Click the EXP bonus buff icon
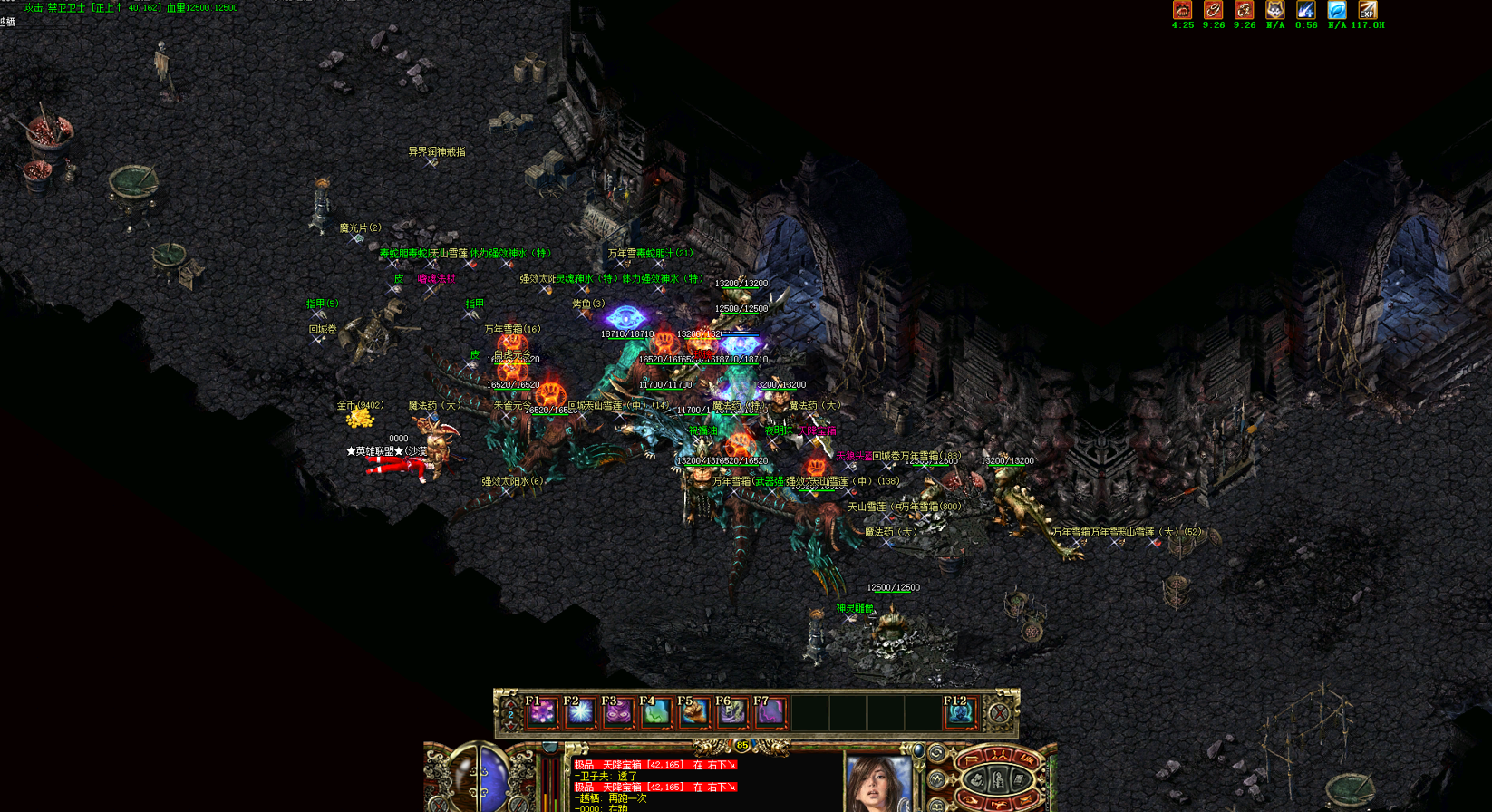1492x812 pixels. [1368, 10]
